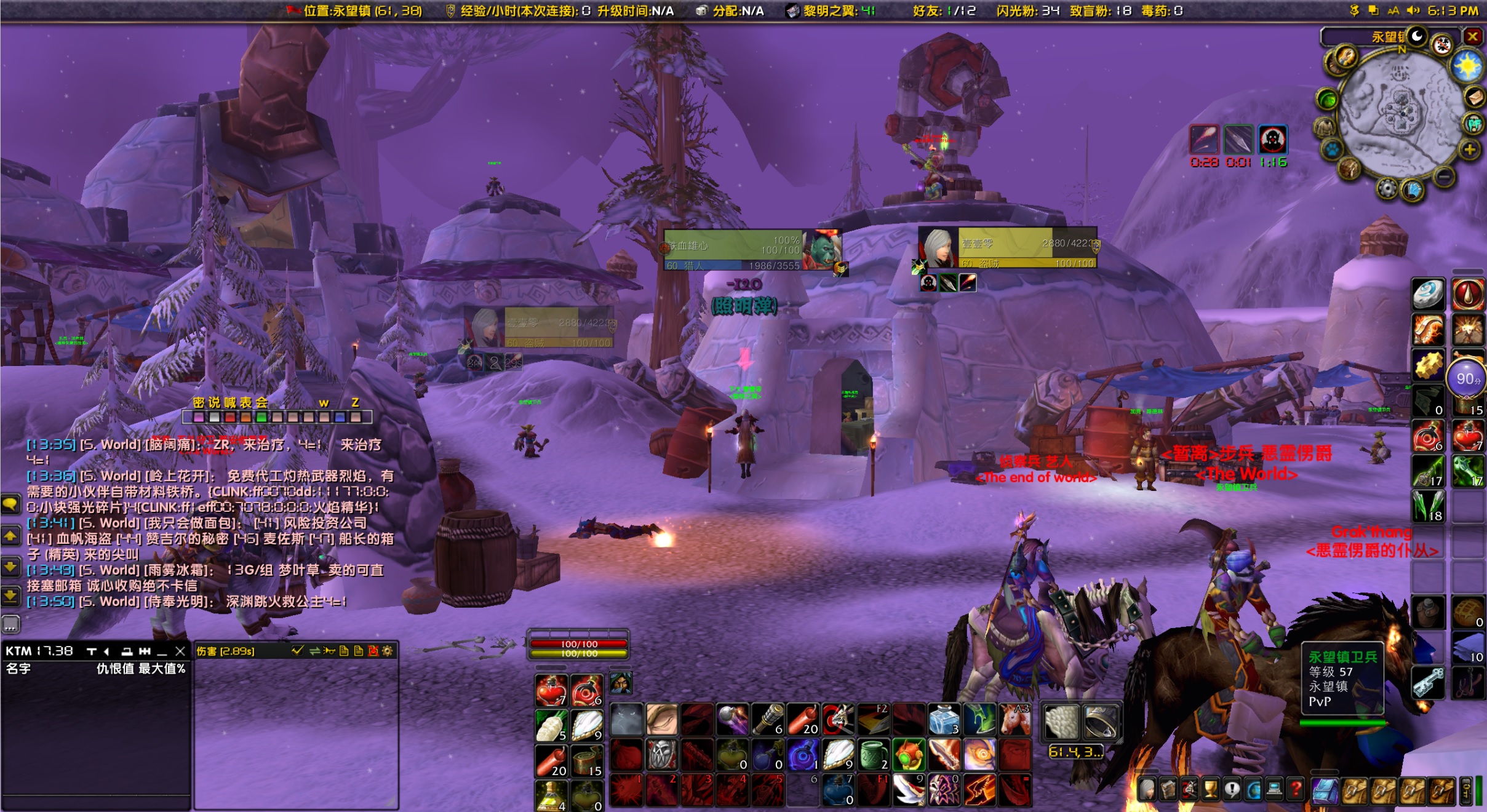
Task: Use the green mug item on the action bar
Action: [874, 755]
